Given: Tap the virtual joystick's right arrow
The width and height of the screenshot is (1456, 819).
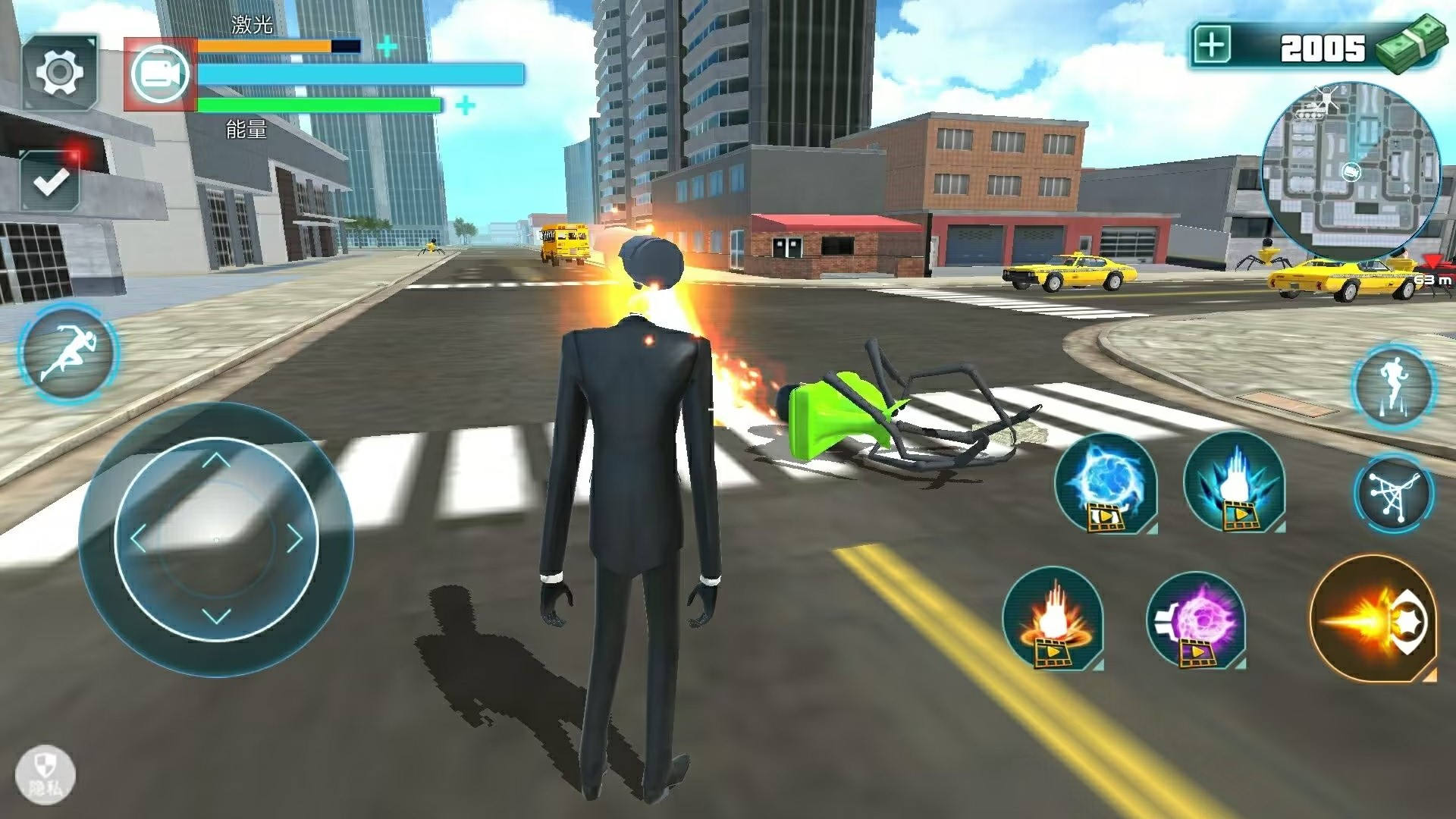Looking at the screenshot, I should 294,539.
